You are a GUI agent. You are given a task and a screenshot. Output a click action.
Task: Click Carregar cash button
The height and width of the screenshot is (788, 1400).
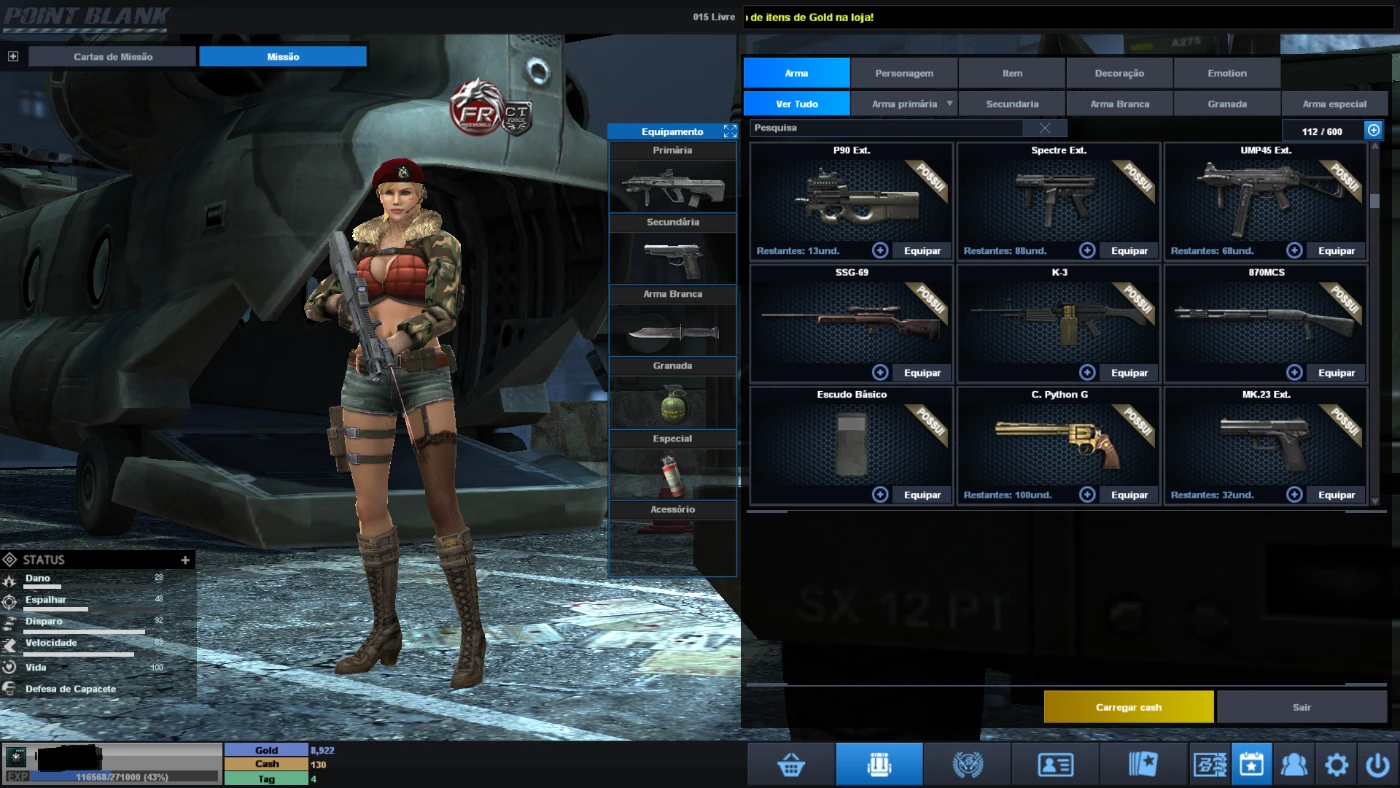point(1128,707)
